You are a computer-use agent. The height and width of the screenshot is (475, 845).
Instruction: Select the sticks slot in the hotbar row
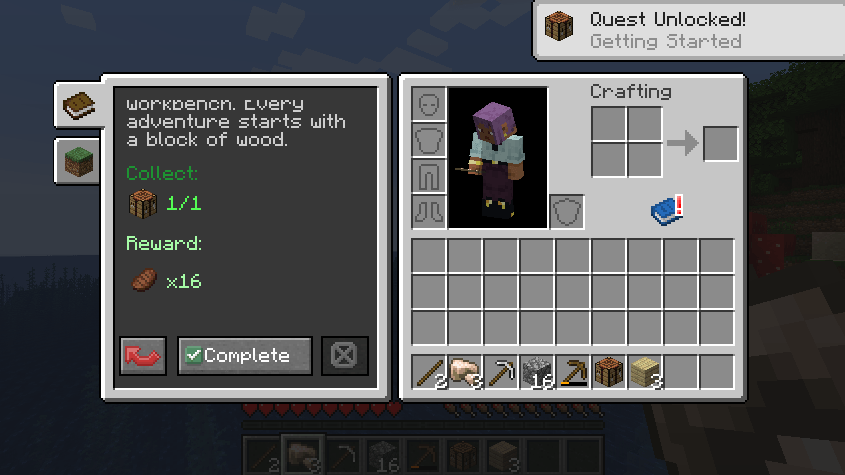point(429,373)
